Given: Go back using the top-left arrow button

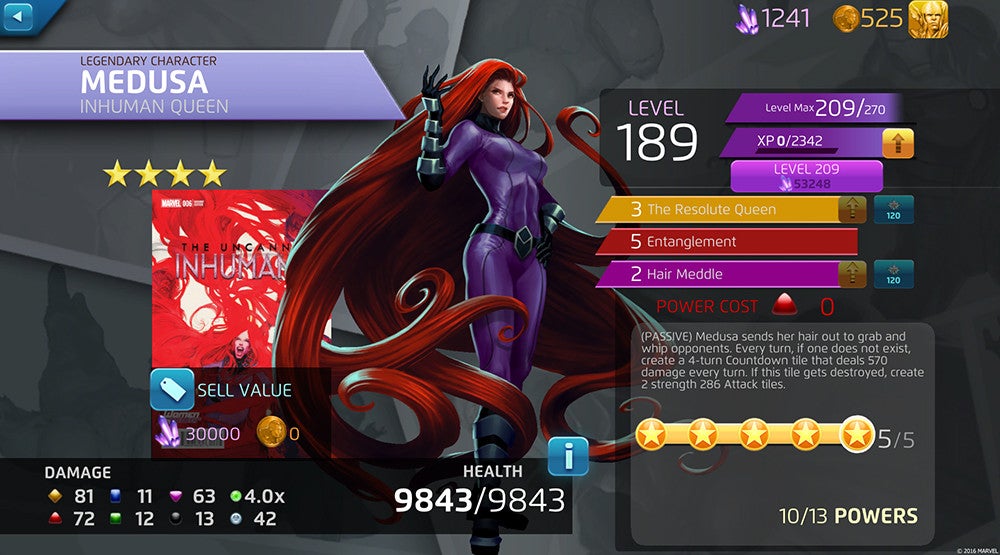Looking at the screenshot, I should coord(19,16).
